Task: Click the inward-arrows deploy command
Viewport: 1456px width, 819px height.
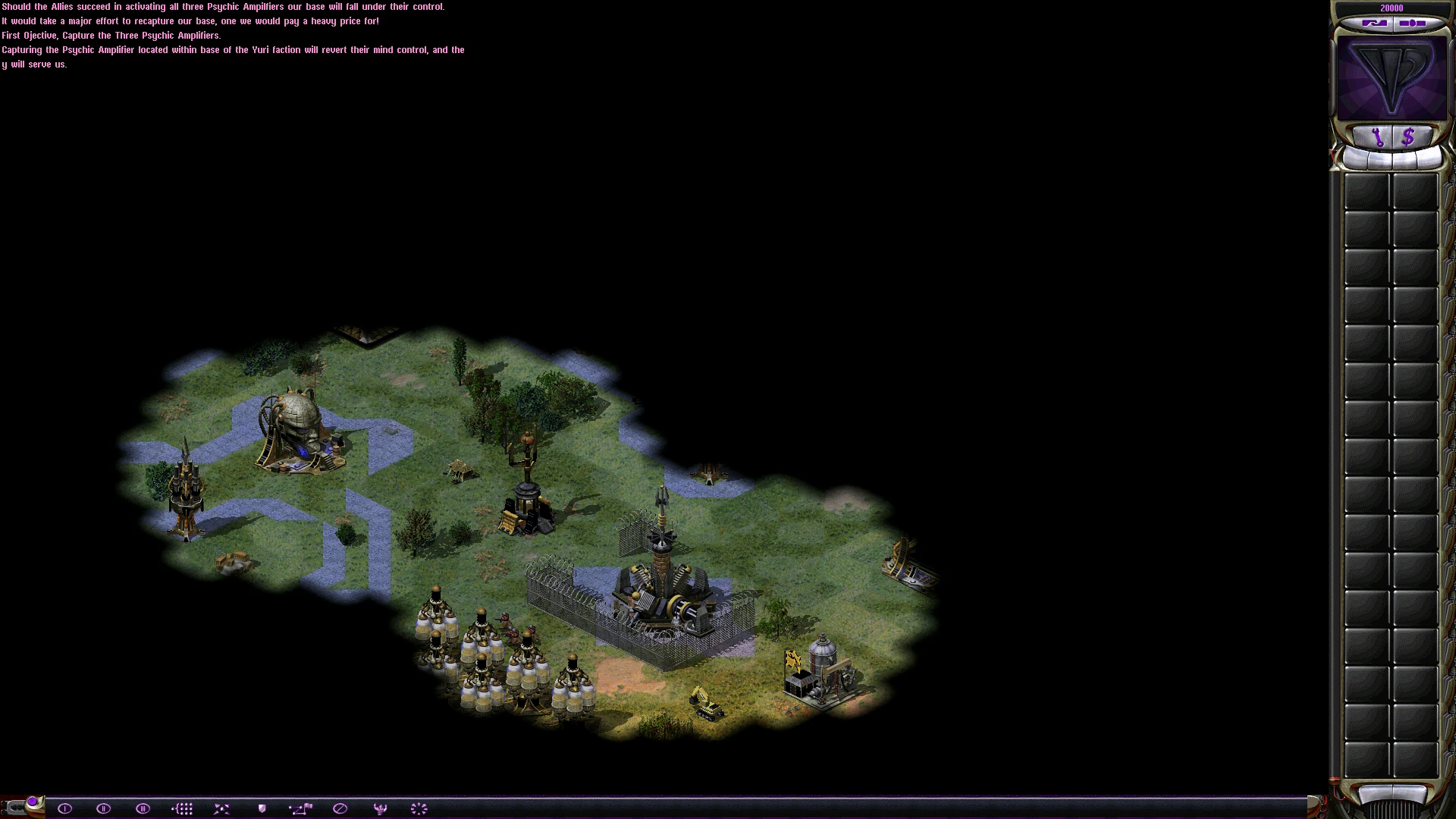Action: pos(221,808)
